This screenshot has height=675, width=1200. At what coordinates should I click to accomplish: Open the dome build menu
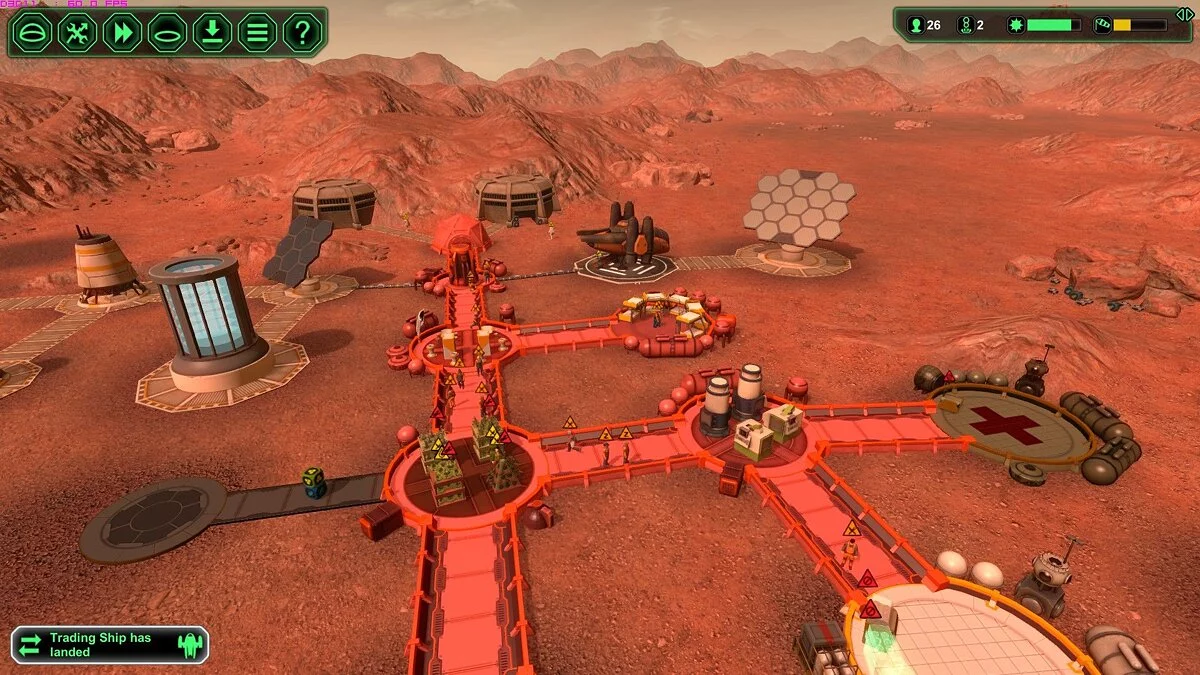click(32, 32)
